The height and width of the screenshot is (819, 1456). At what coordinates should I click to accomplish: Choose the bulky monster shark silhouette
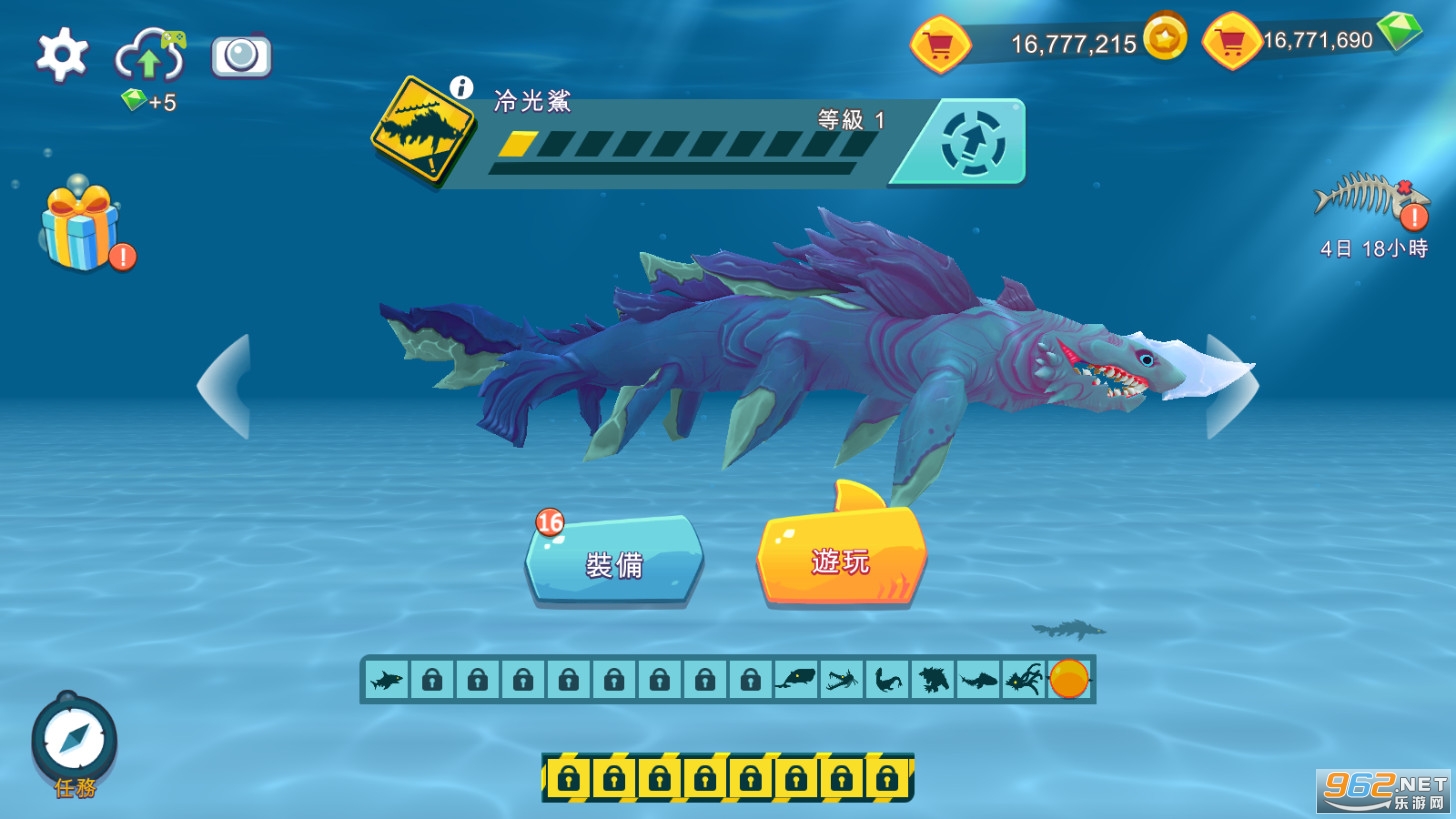click(932, 680)
